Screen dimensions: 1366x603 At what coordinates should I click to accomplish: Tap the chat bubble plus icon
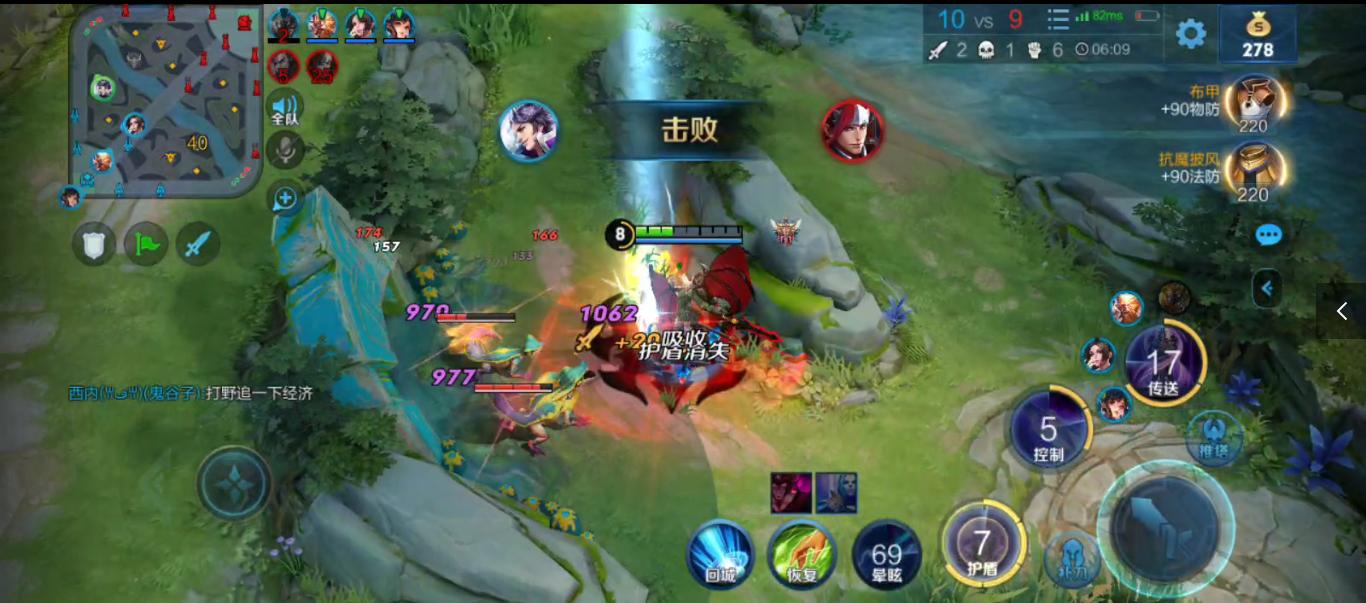tap(285, 198)
